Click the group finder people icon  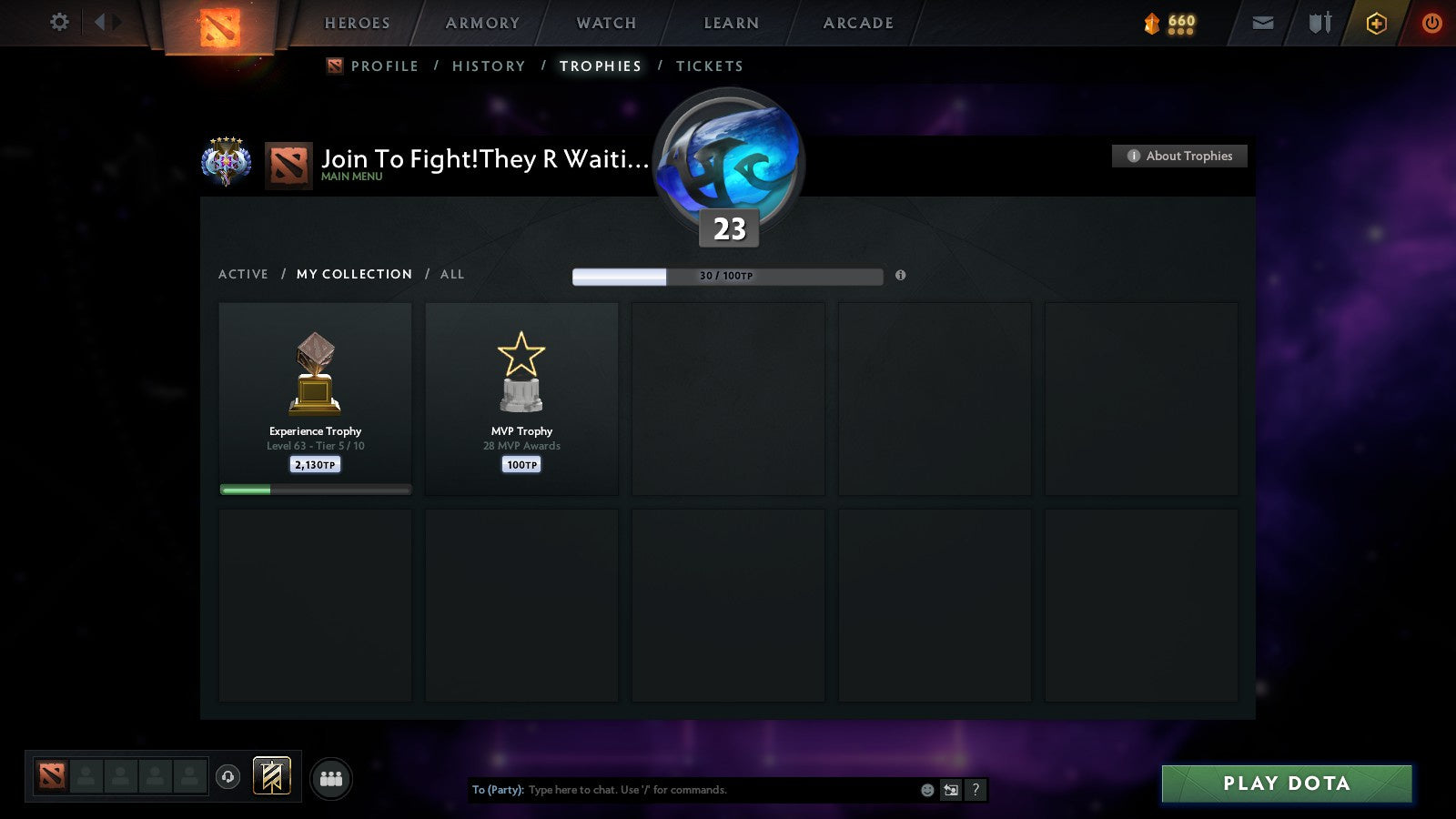click(331, 779)
